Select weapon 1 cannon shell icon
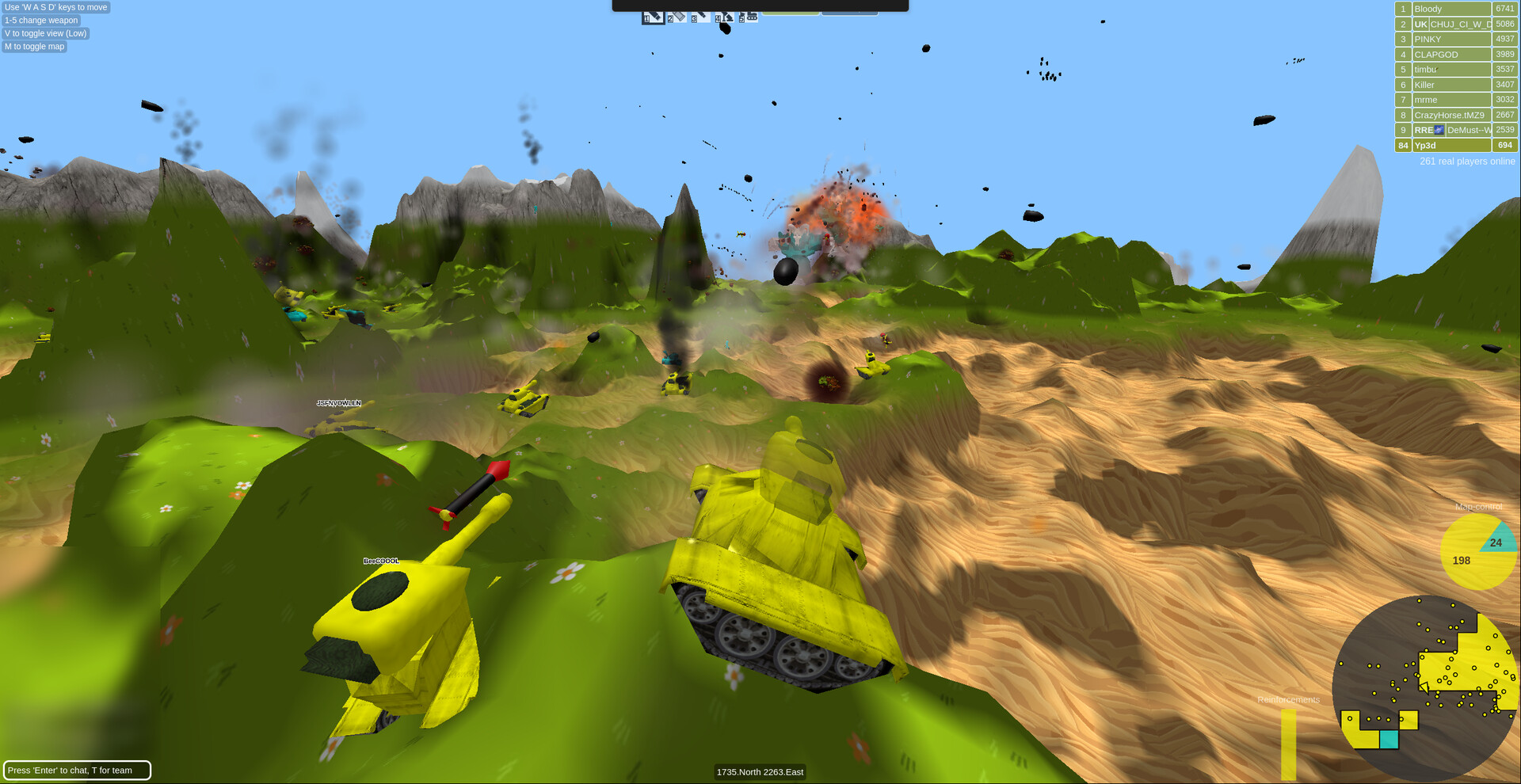This screenshot has height=784, width=1521. point(654,16)
